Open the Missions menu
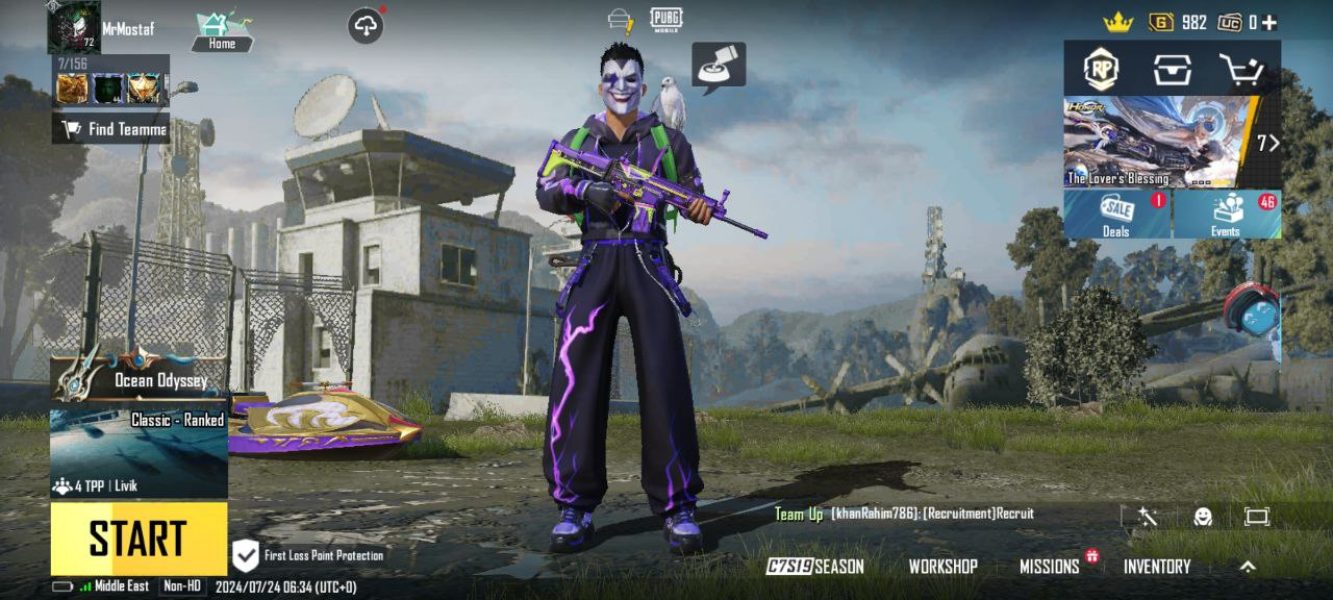 click(x=1050, y=566)
